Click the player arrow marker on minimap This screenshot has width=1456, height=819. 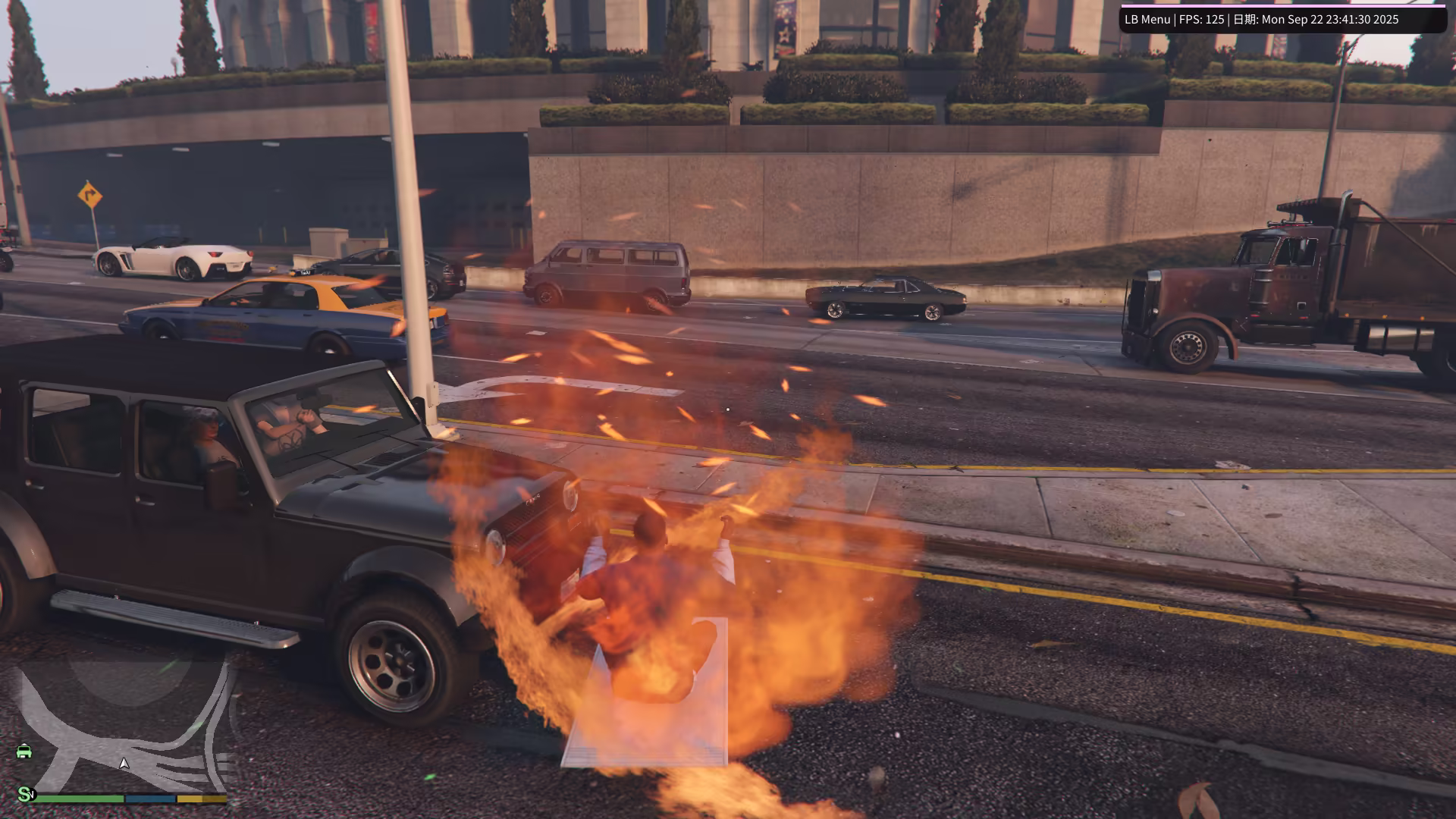(x=124, y=764)
